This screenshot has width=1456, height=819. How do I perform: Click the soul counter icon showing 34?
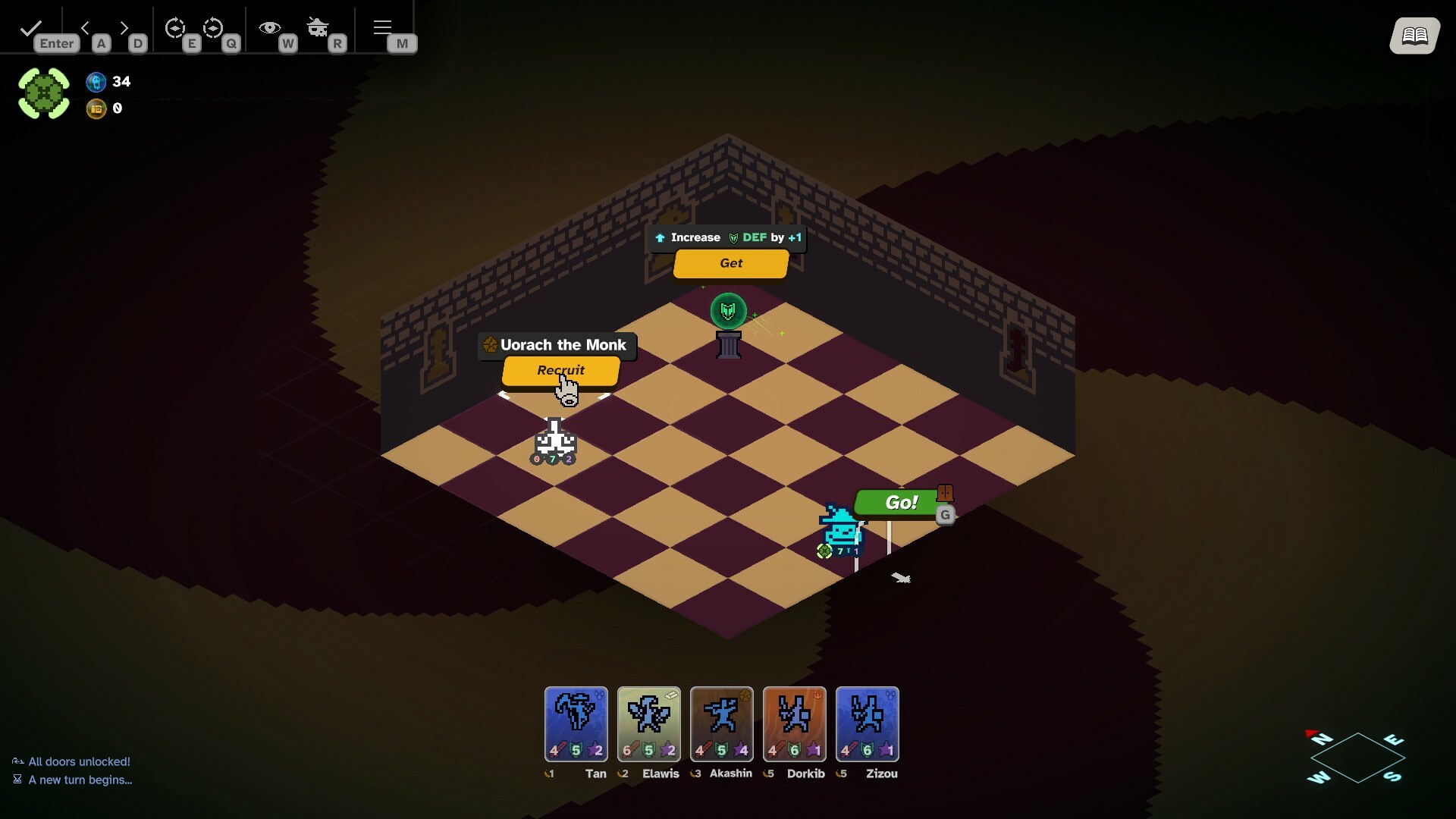coord(96,82)
